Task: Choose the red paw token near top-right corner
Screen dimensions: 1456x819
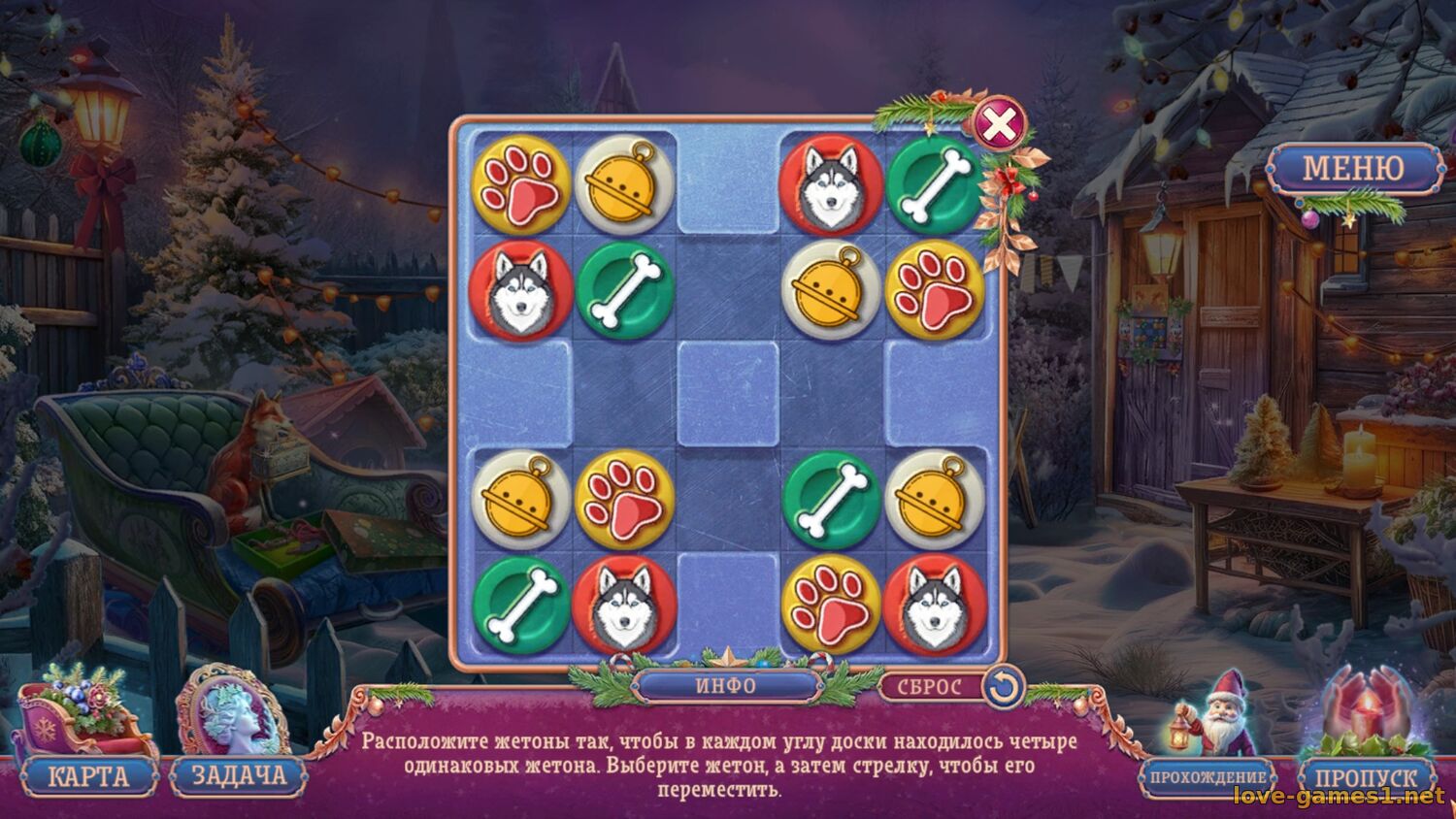Action: pyautogui.click(x=932, y=287)
